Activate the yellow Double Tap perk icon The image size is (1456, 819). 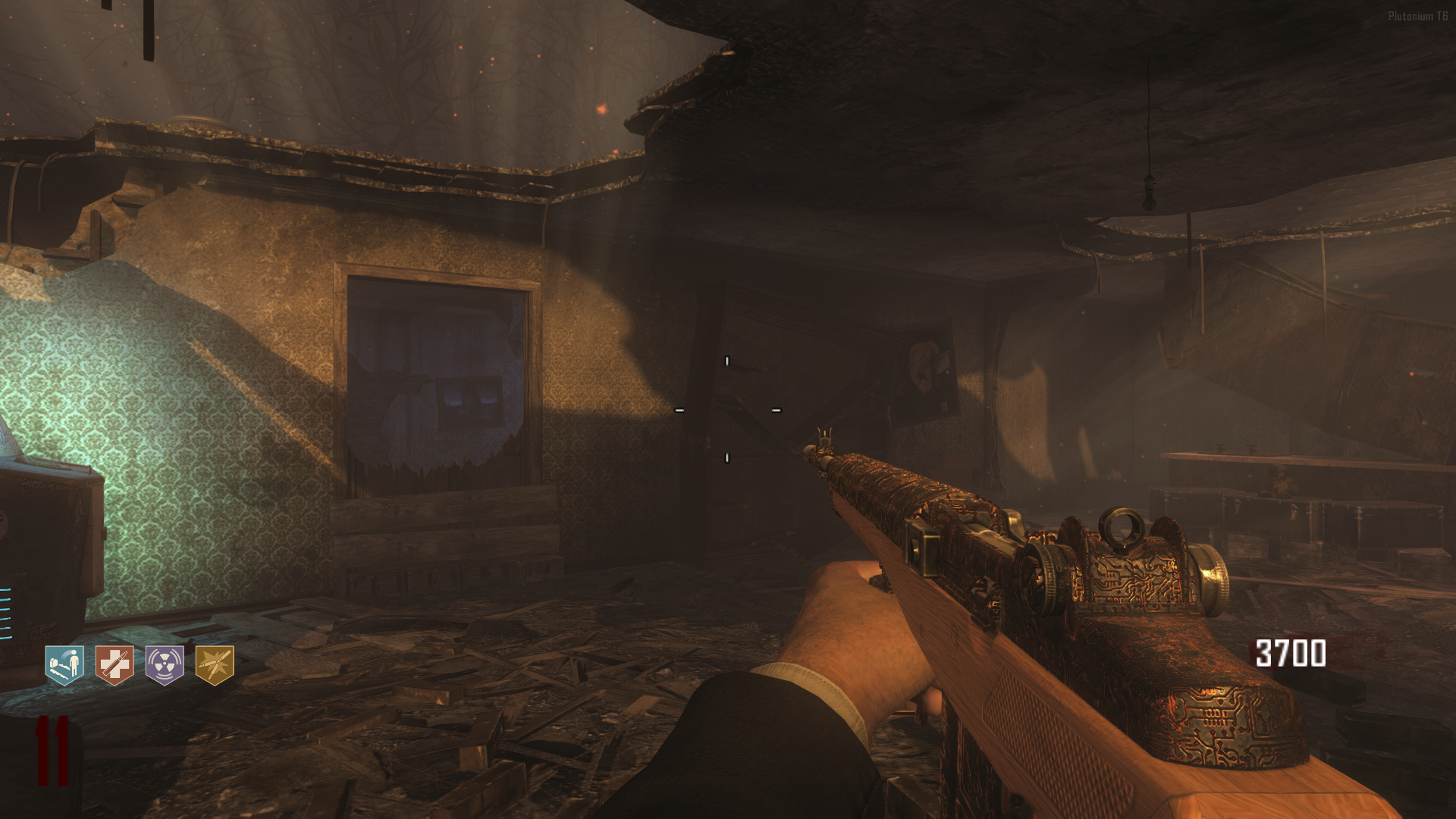click(x=215, y=665)
